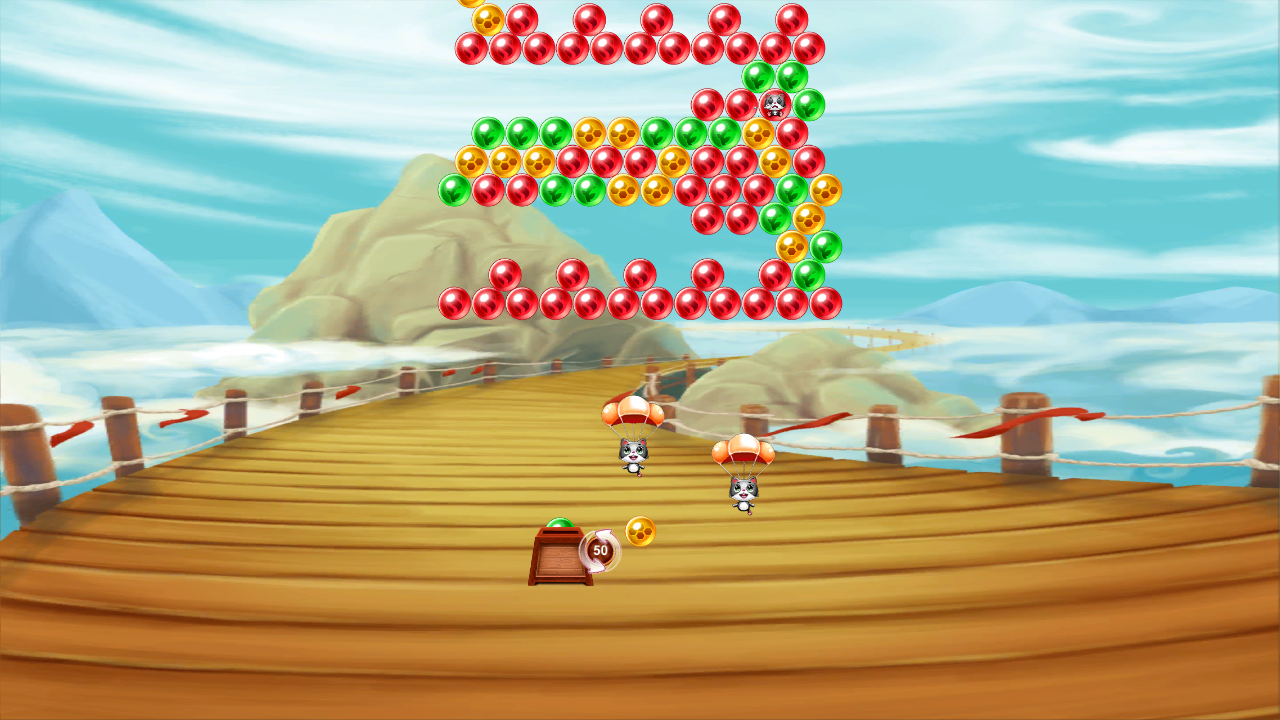The image size is (1280, 720).
Task: Select the yellow honeycomb bubble in the launcher
Action: coord(639,531)
